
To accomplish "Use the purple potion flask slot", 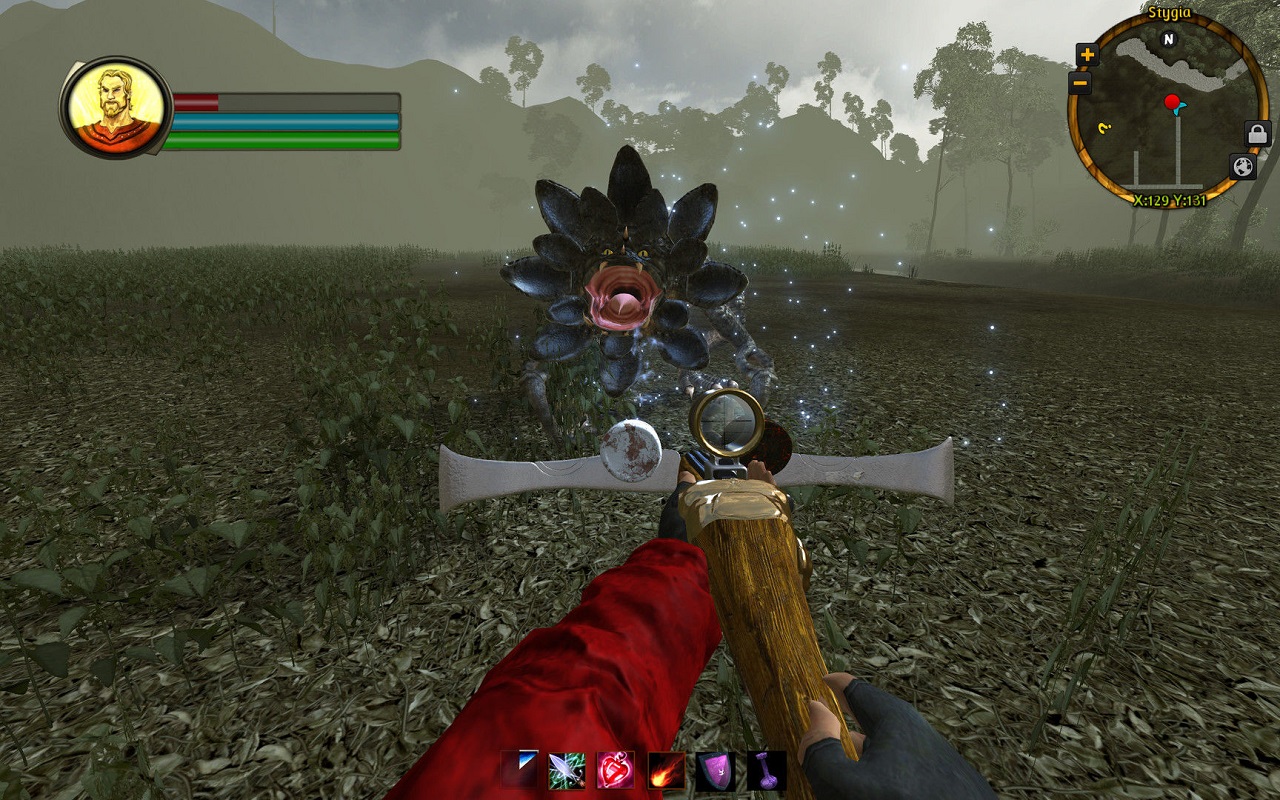I will [x=766, y=771].
